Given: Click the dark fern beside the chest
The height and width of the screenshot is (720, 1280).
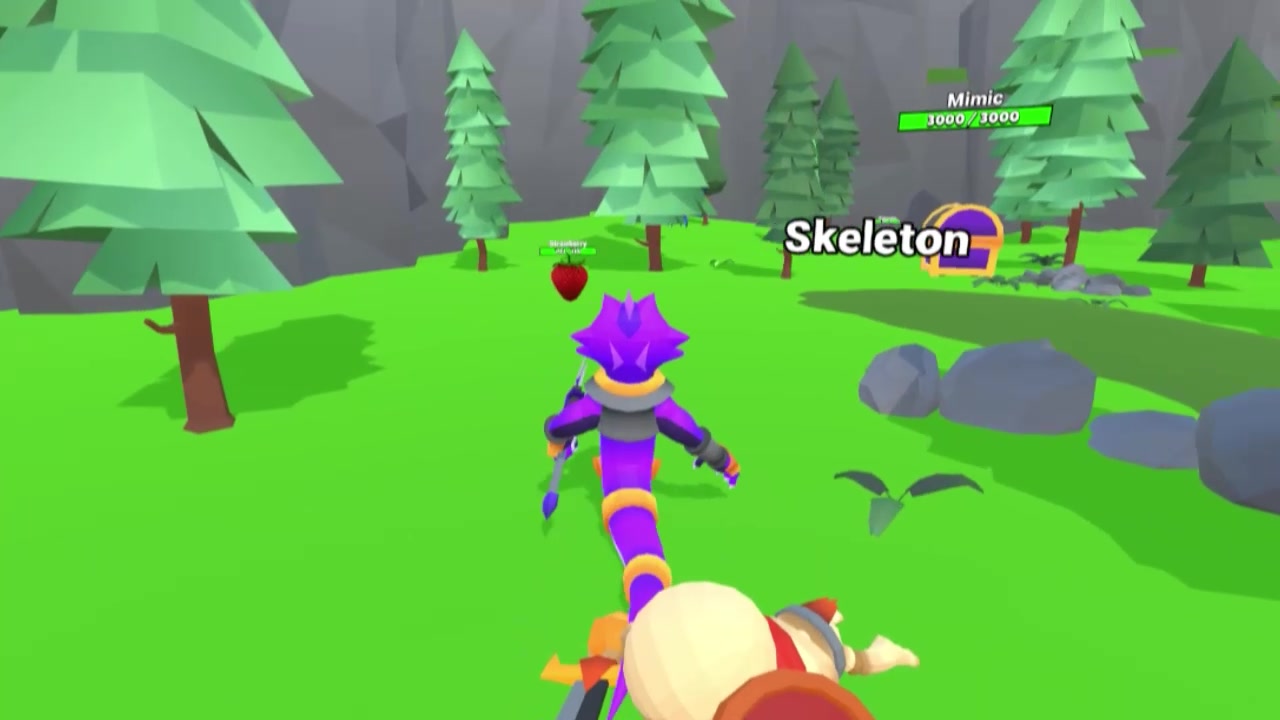Looking at the screenshot, I should (1040, 260).
